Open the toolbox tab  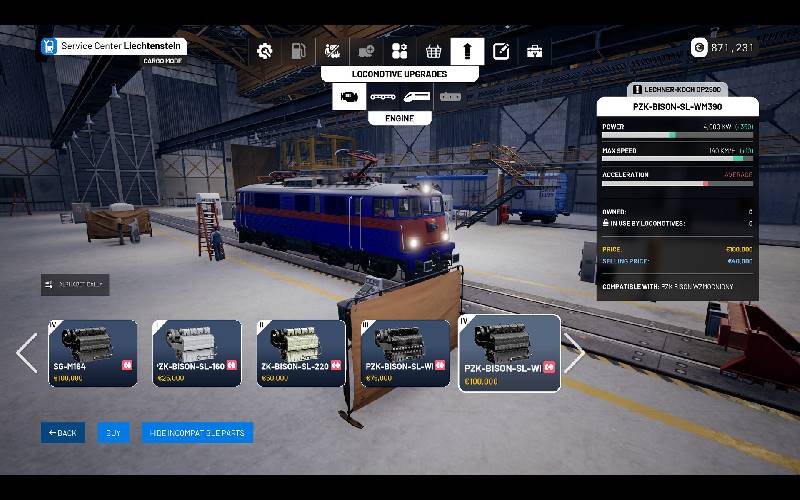tap(535, 51)
